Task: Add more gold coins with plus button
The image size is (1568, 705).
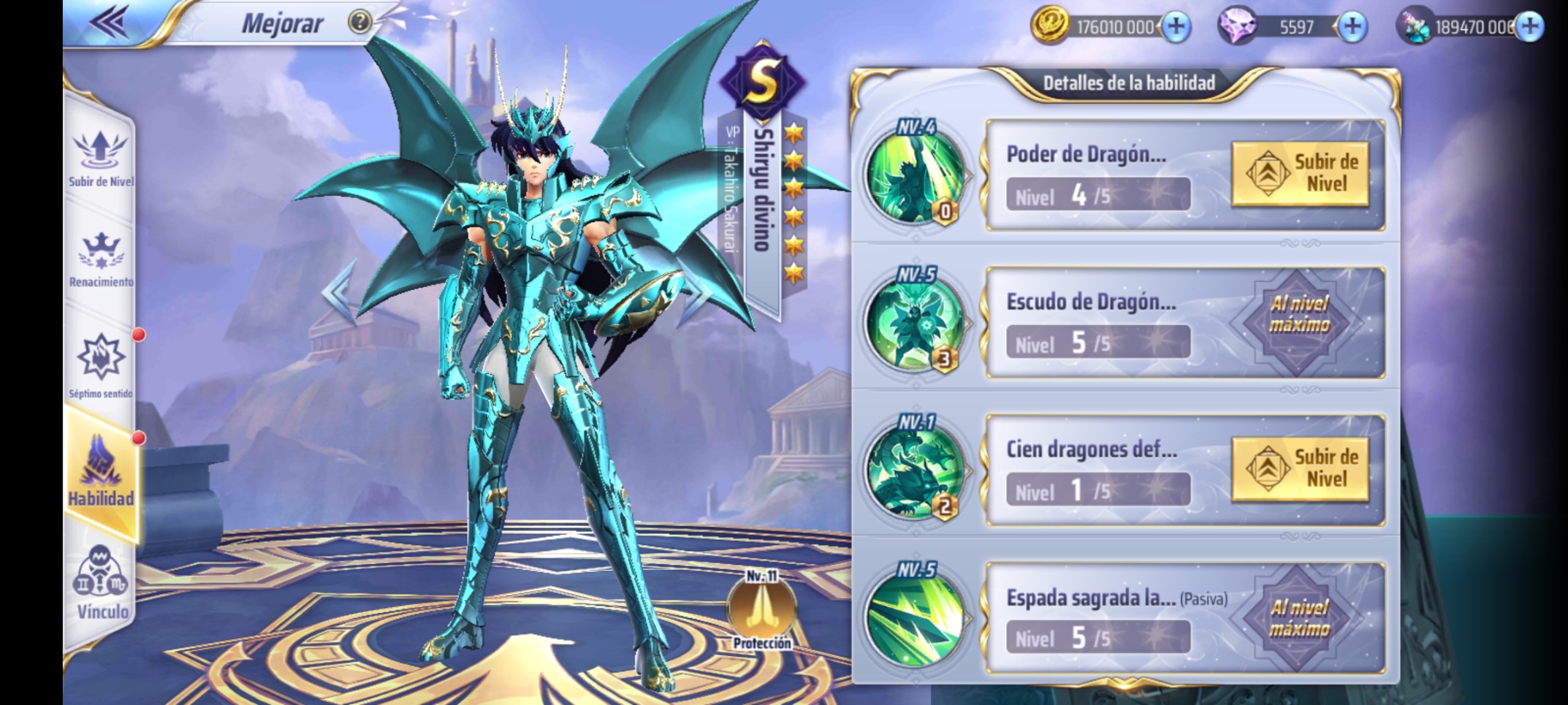Action: click(1176, 27)
